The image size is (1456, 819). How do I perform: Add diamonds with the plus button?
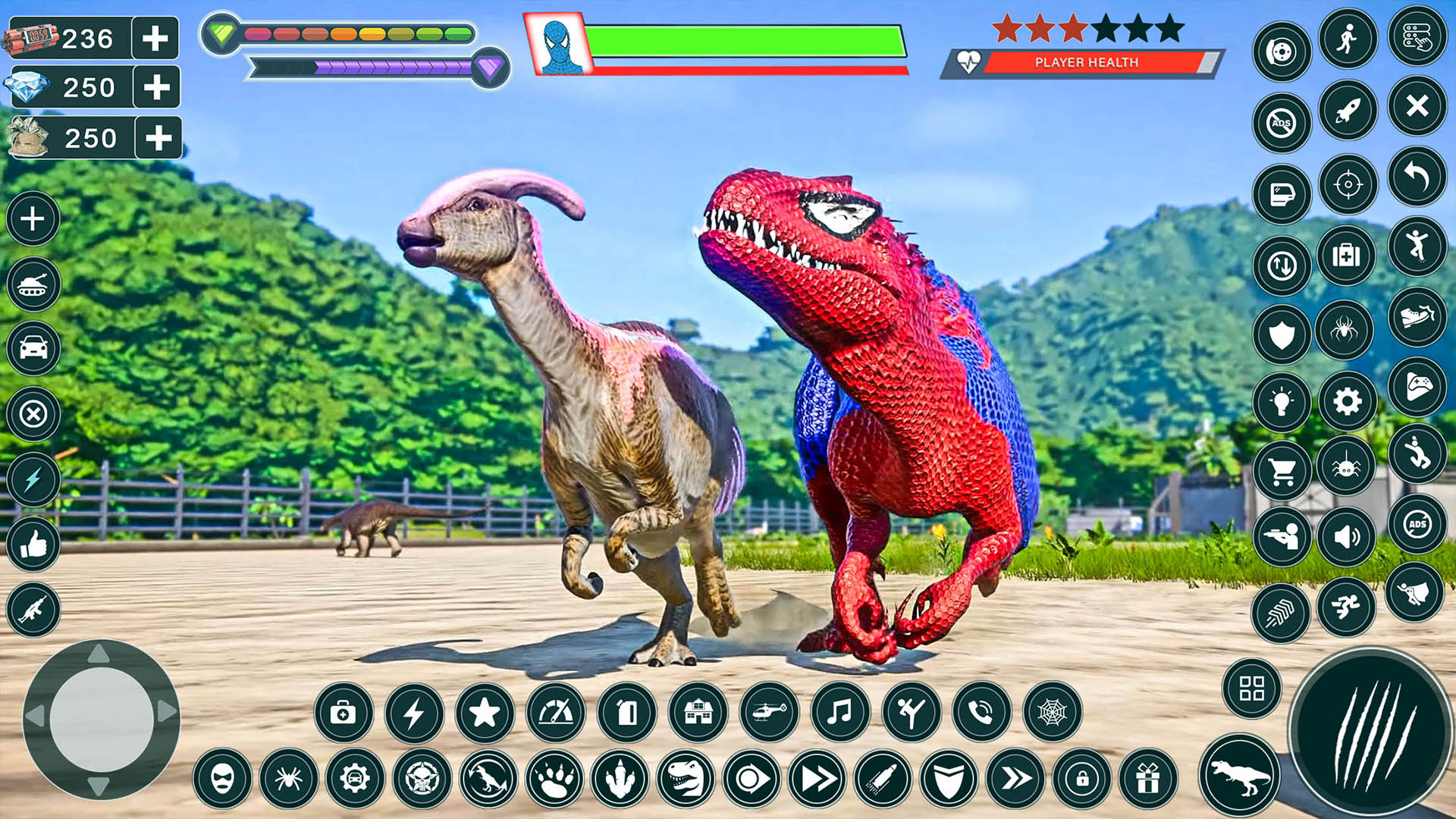point(157,86)
